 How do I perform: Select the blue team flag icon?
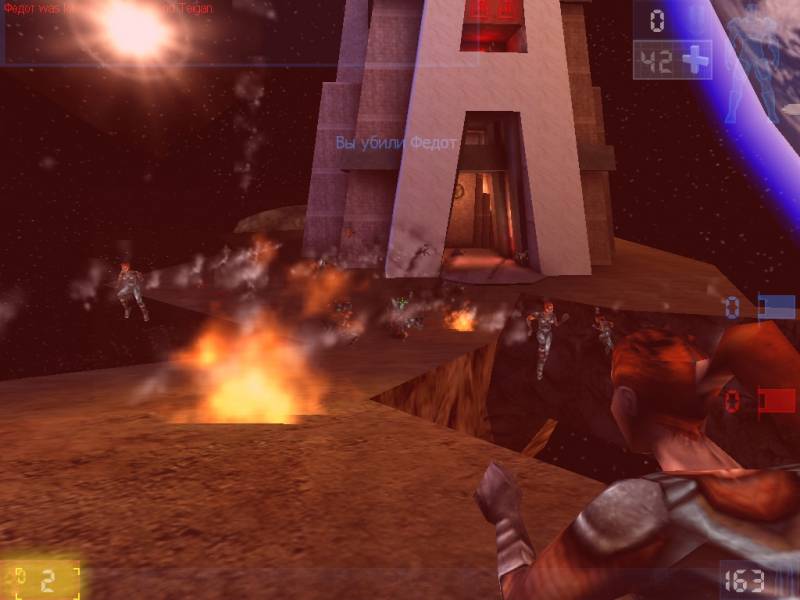776,307
